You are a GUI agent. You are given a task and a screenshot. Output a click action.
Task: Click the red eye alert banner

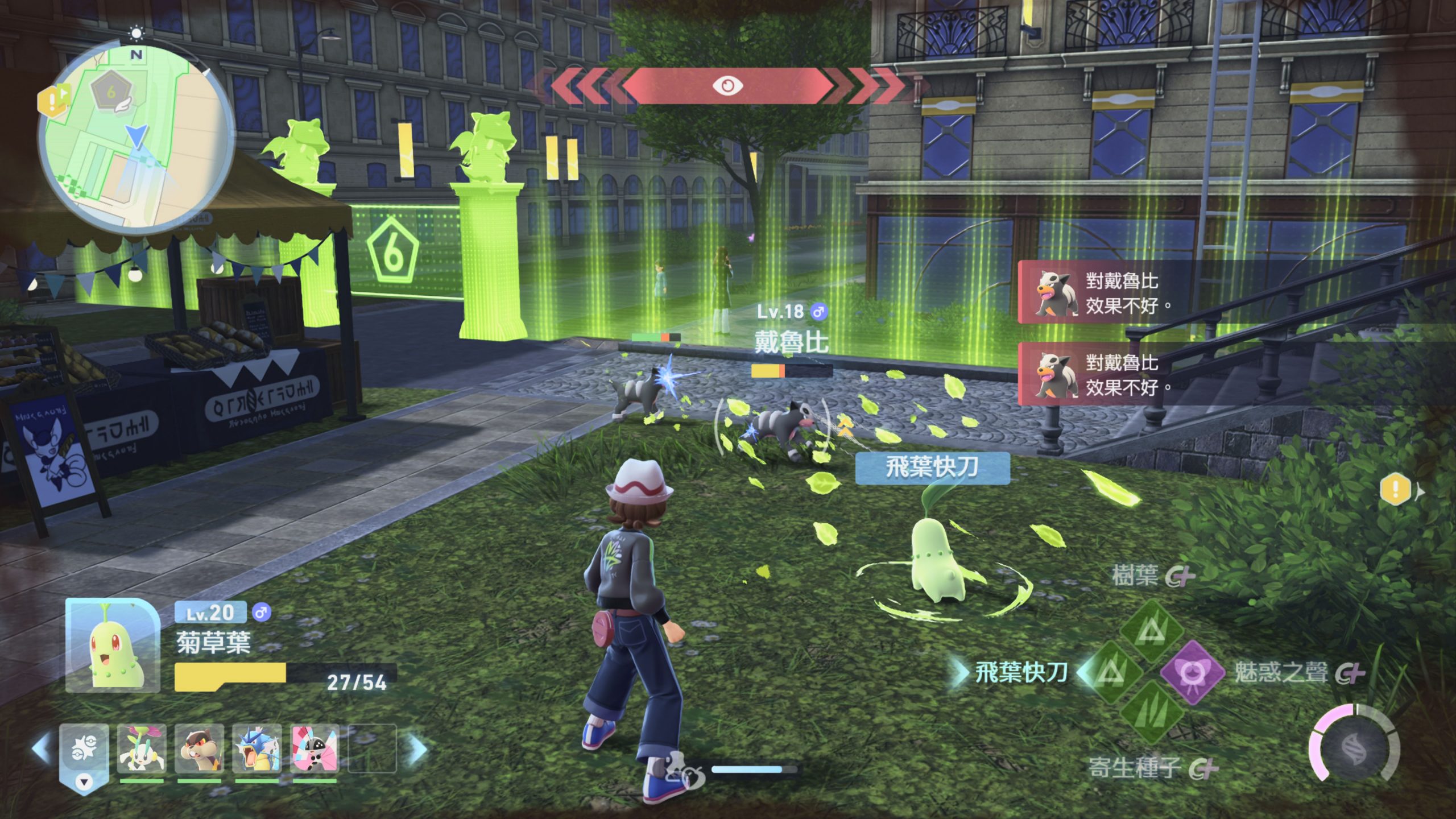[727, 86]
